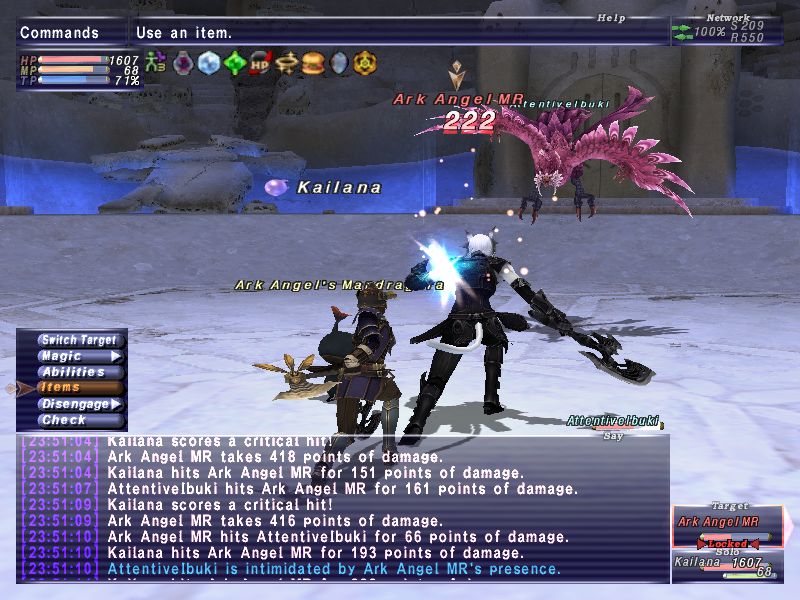Choose Disengage from the command menu
Viewport: 800px width, 600px height.
coord(78,404)
